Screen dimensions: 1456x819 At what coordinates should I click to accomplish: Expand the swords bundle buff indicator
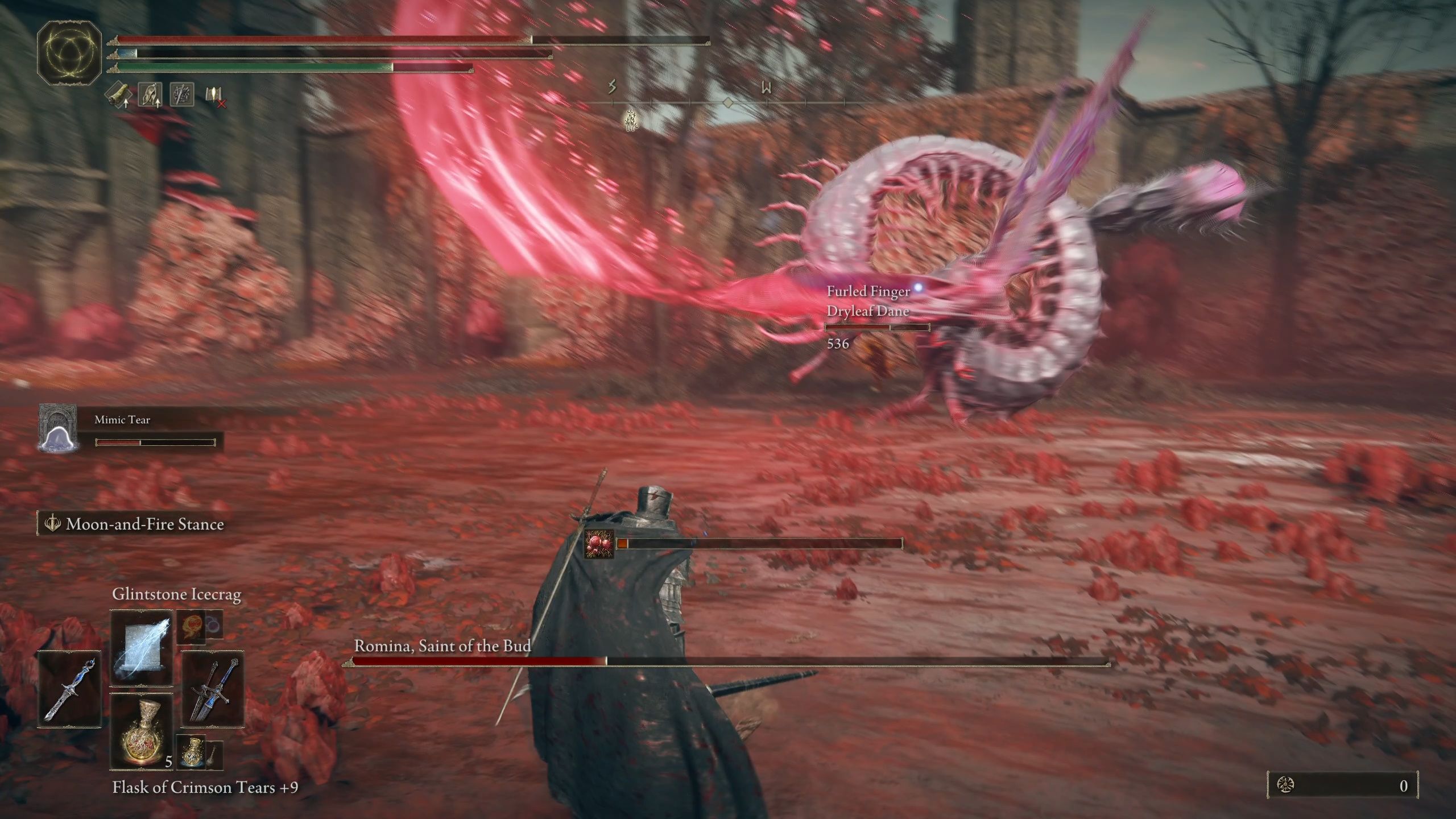[182, 94]
